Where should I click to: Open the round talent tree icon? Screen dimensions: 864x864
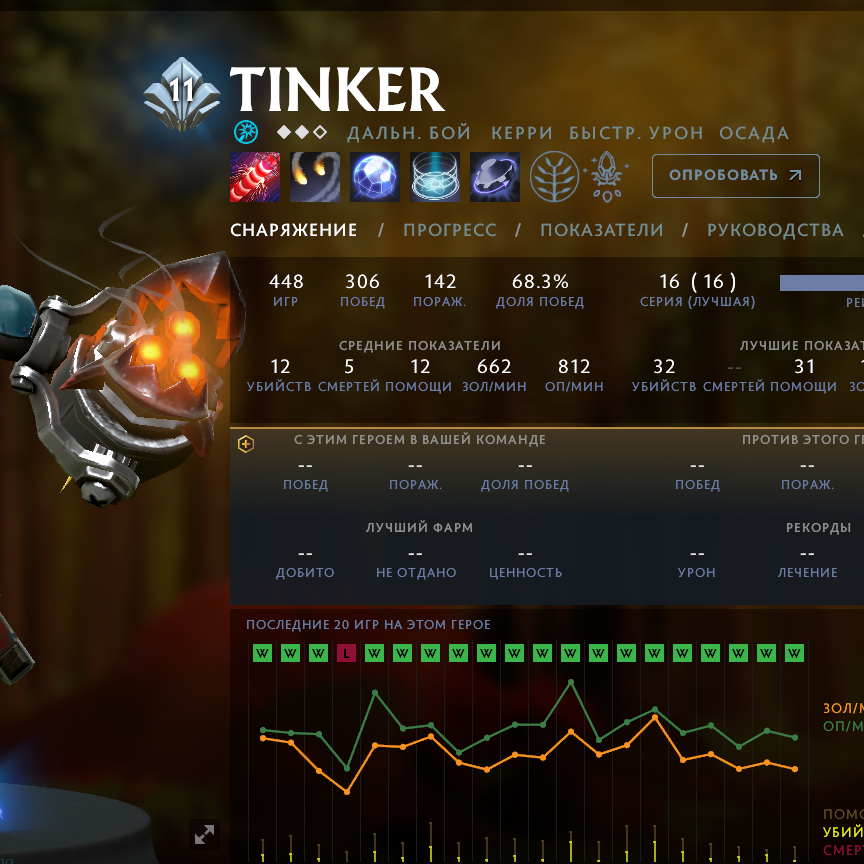click(x=554, y=177)
